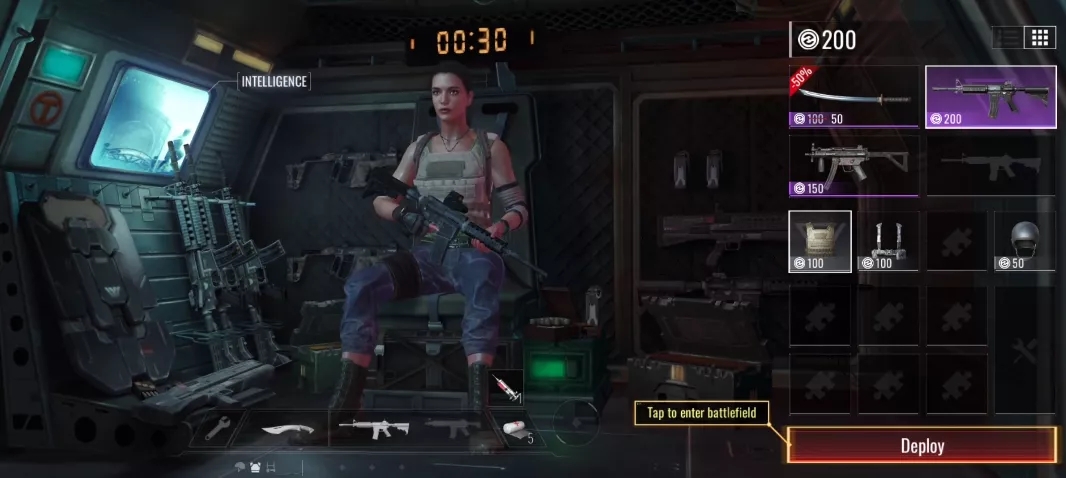Select the wrench slot in loadout bar
This screenshot has width=1066, height=478.
pos(219,429)
